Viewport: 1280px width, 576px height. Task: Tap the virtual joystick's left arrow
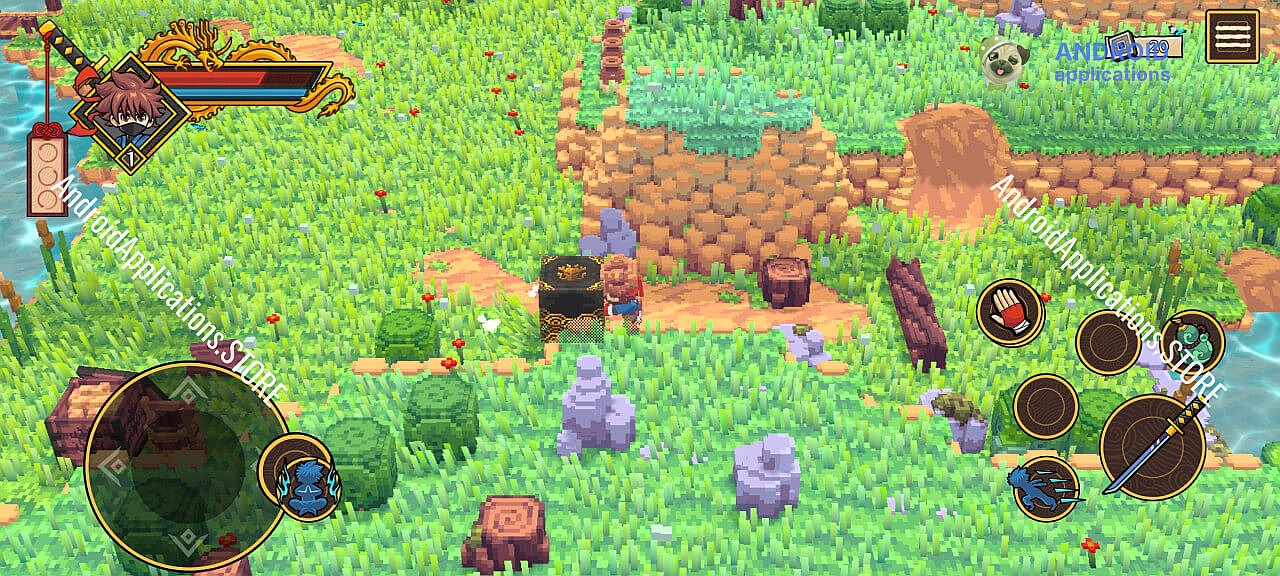[112, 466]
